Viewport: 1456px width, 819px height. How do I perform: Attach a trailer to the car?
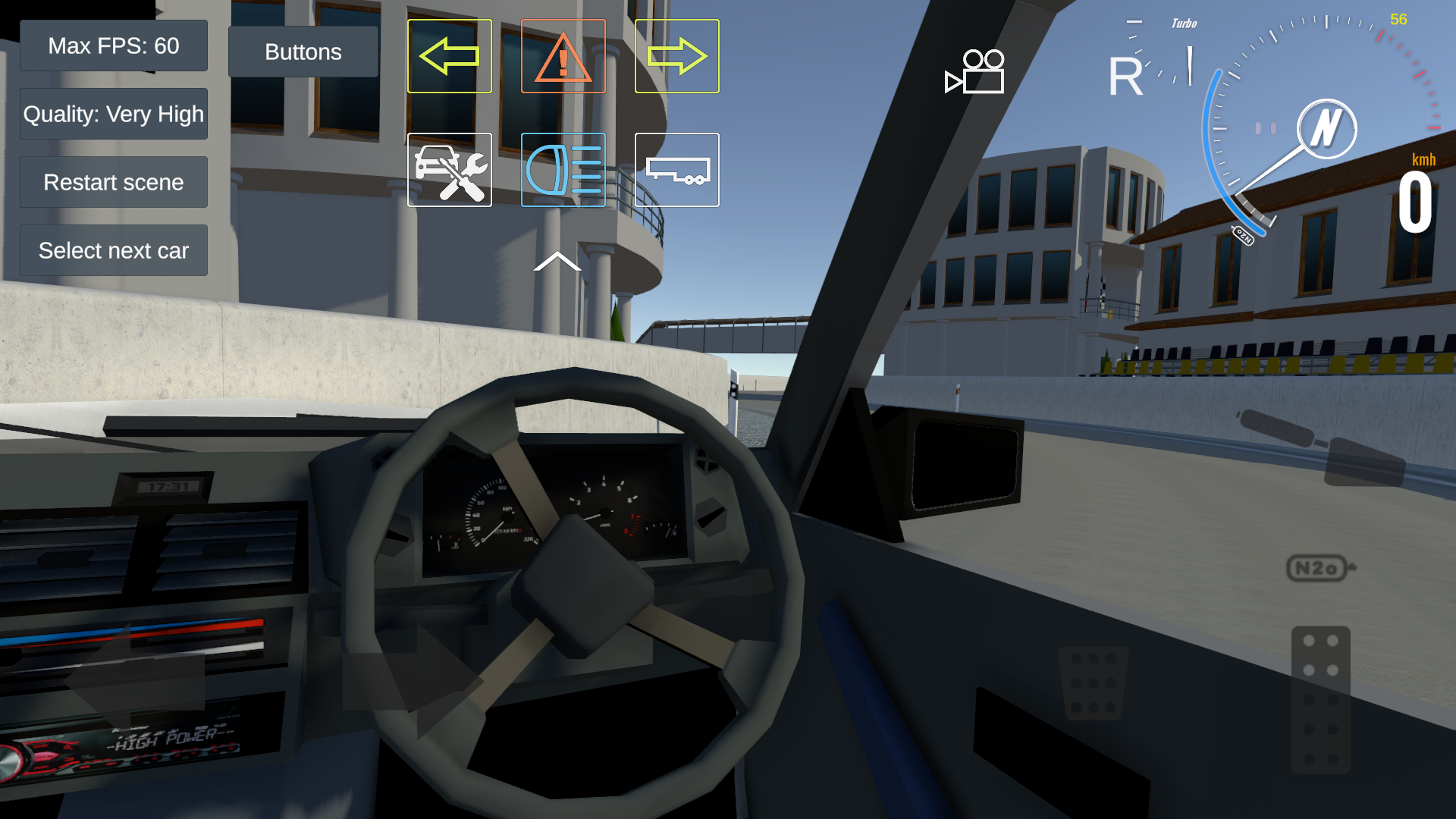click(x=676, y=170)
